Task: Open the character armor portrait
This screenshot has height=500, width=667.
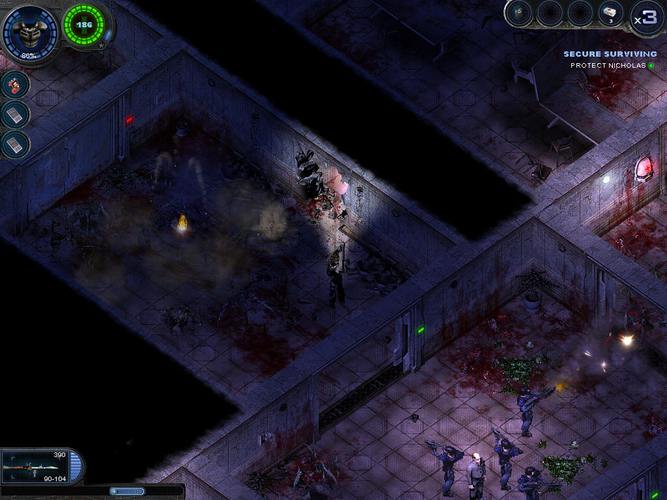Action: 30,30
